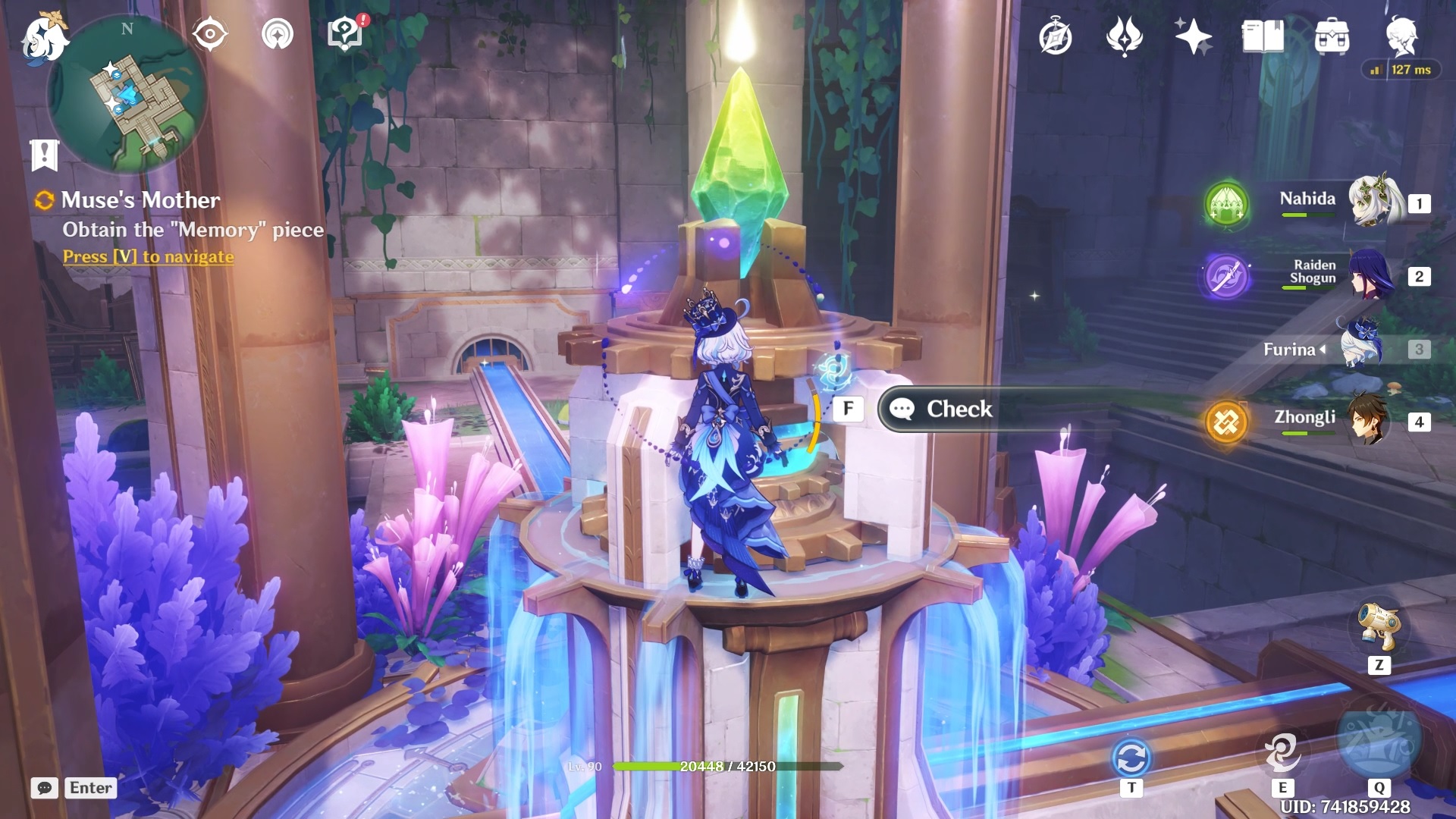Choose the Check interaction prompt

tap(959, 409)
